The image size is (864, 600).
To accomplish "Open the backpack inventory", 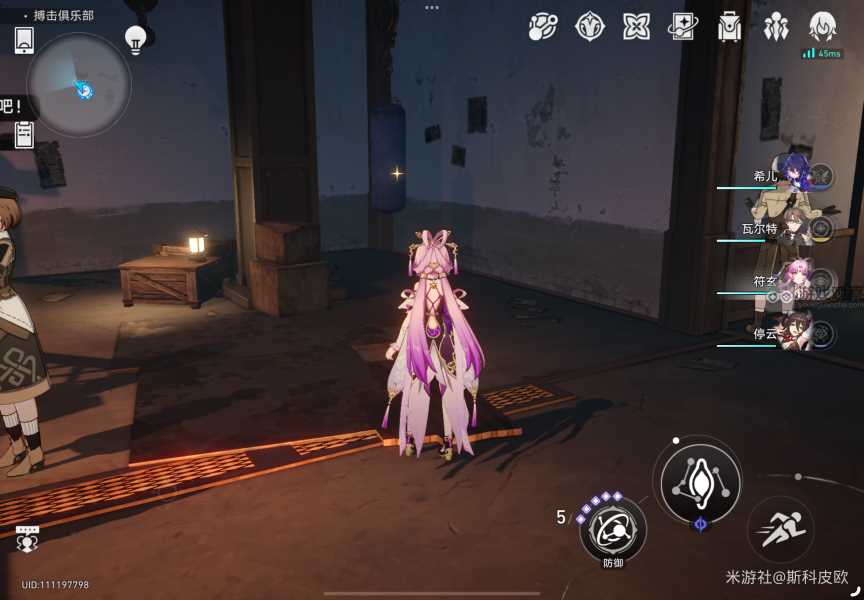I will [730, 27].
